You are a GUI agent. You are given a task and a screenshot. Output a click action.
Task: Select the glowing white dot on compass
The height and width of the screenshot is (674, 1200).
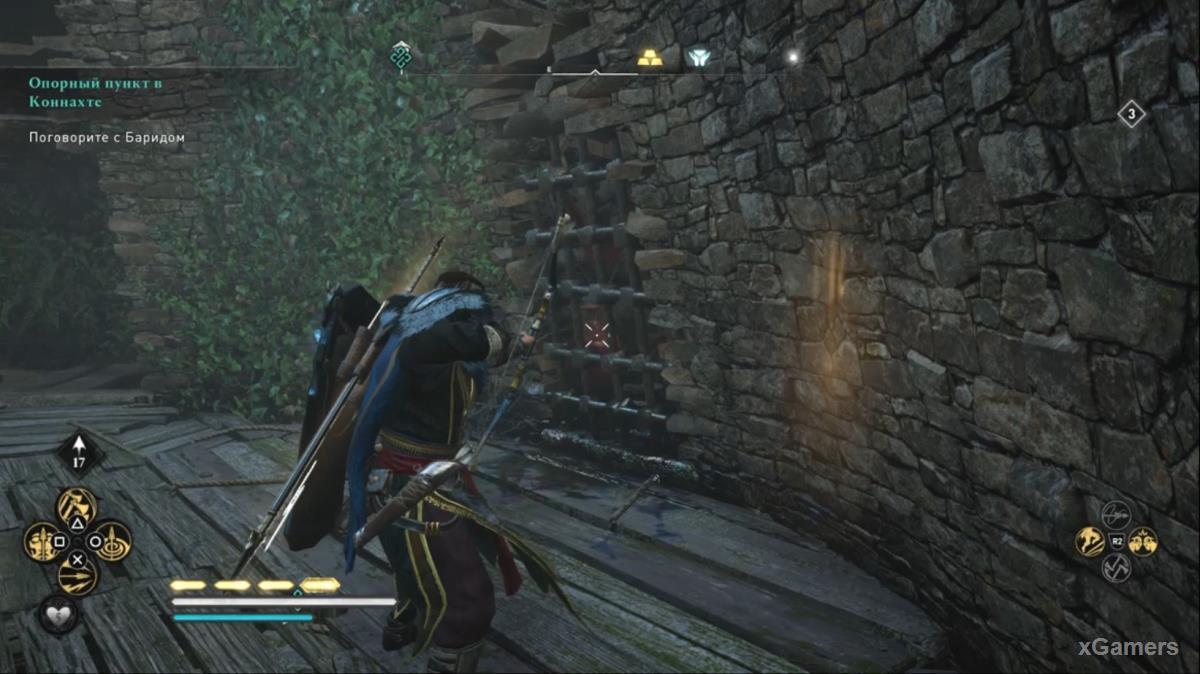(792, 57)
